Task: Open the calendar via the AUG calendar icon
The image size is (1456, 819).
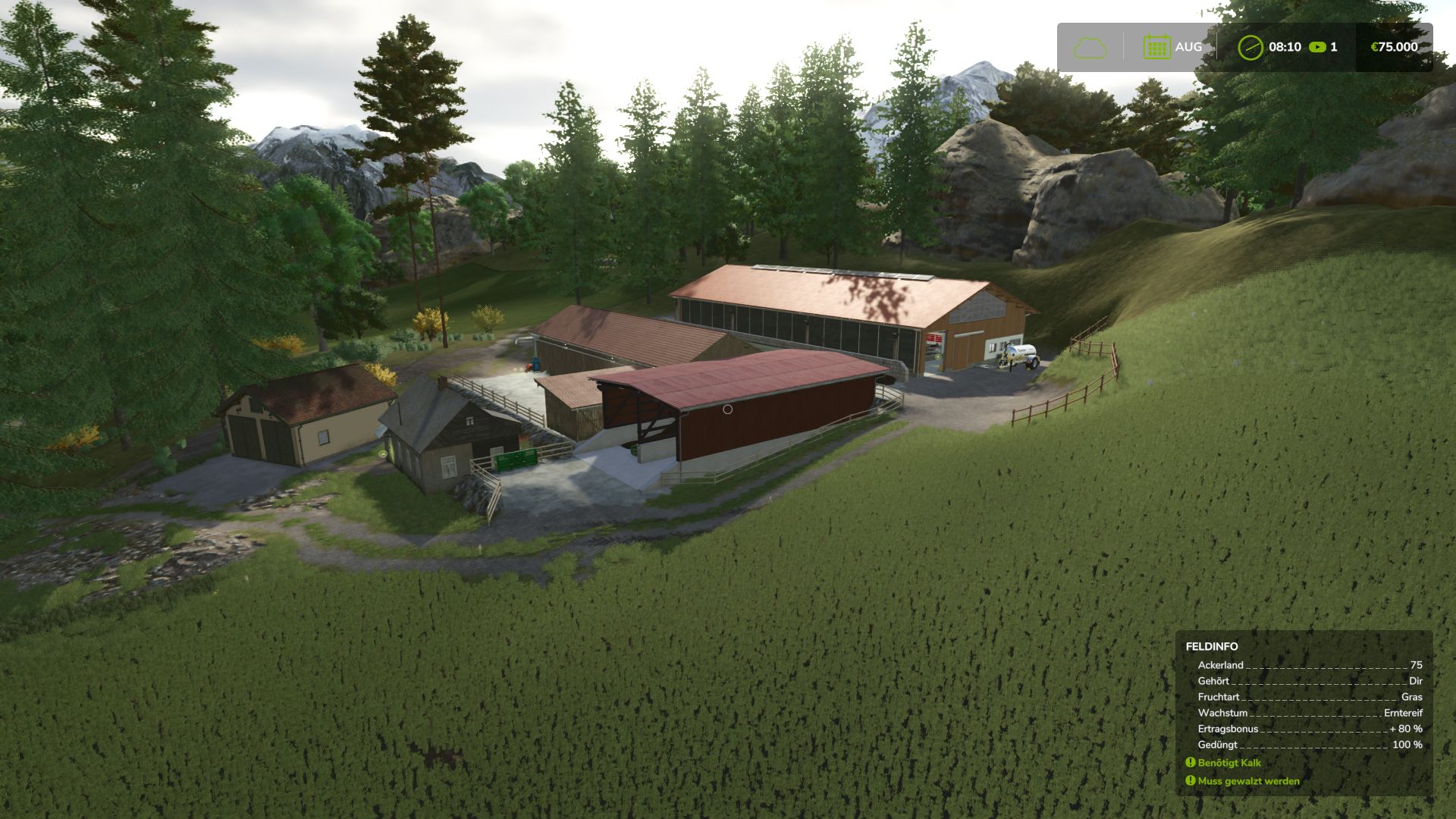Action: point(1155,47)
